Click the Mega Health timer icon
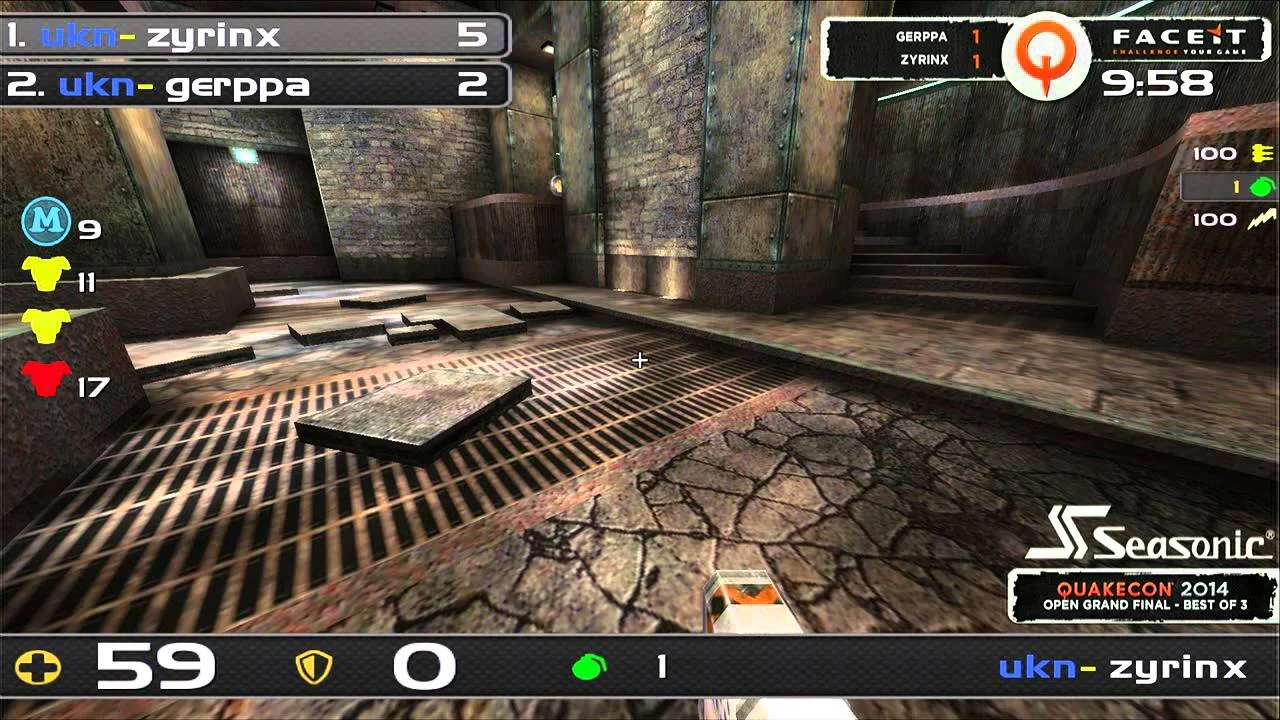The width and height of the screenshot is (1280, 720). (x=46, y=222)
